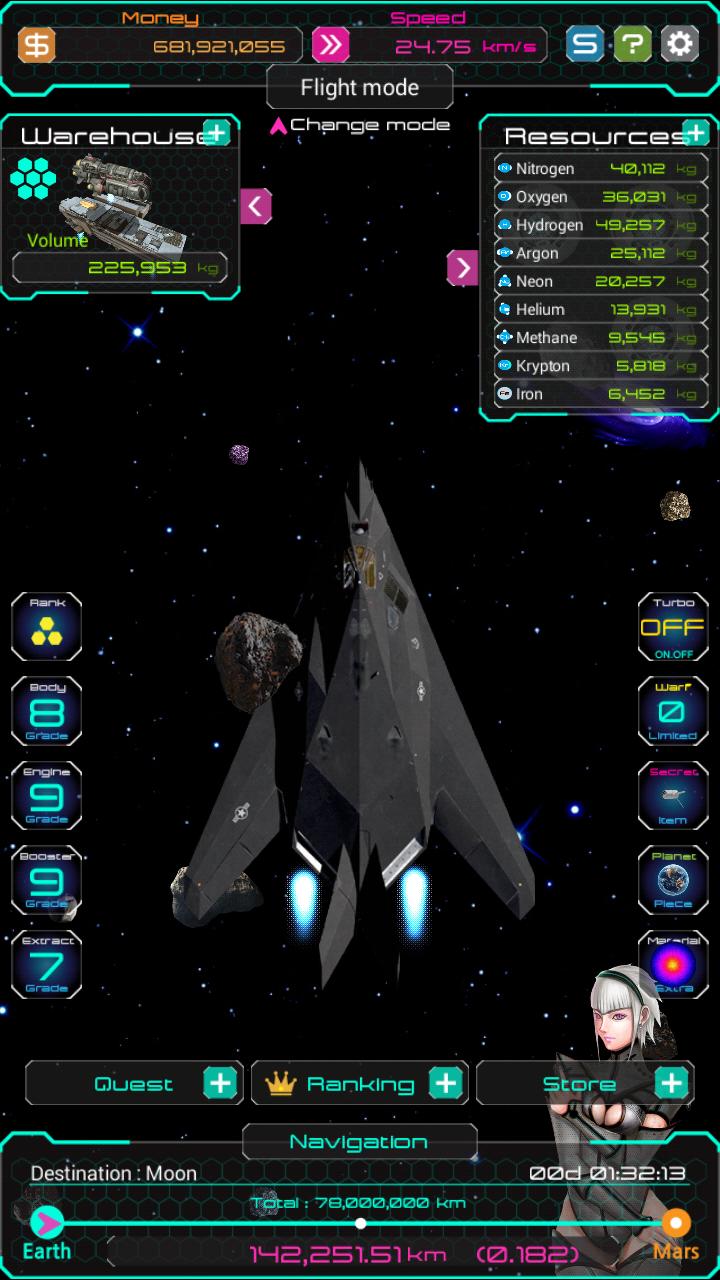Collapse Warehouse panel with left arrow
The image size is (720, 1280).
[x=255, y=206]
